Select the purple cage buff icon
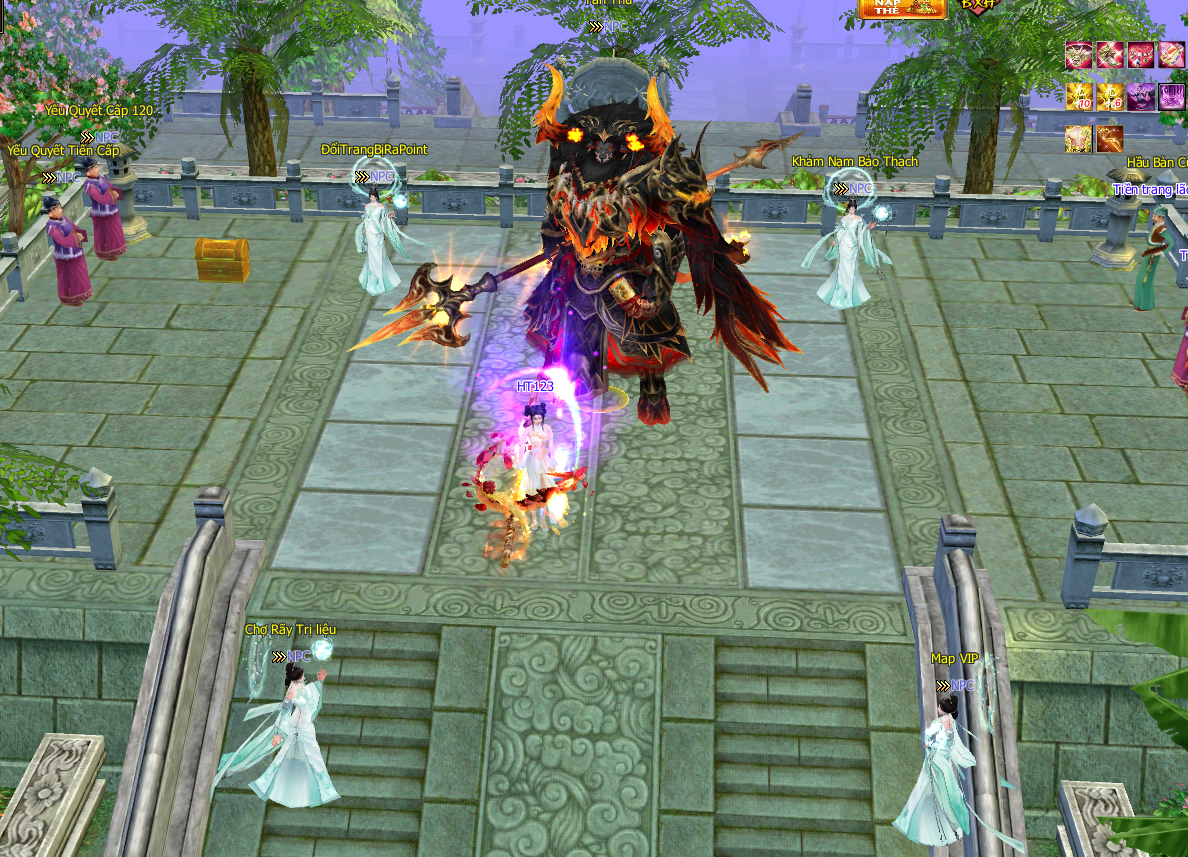This screenshot has height=857, width=1188. [x=1172, y=97]
